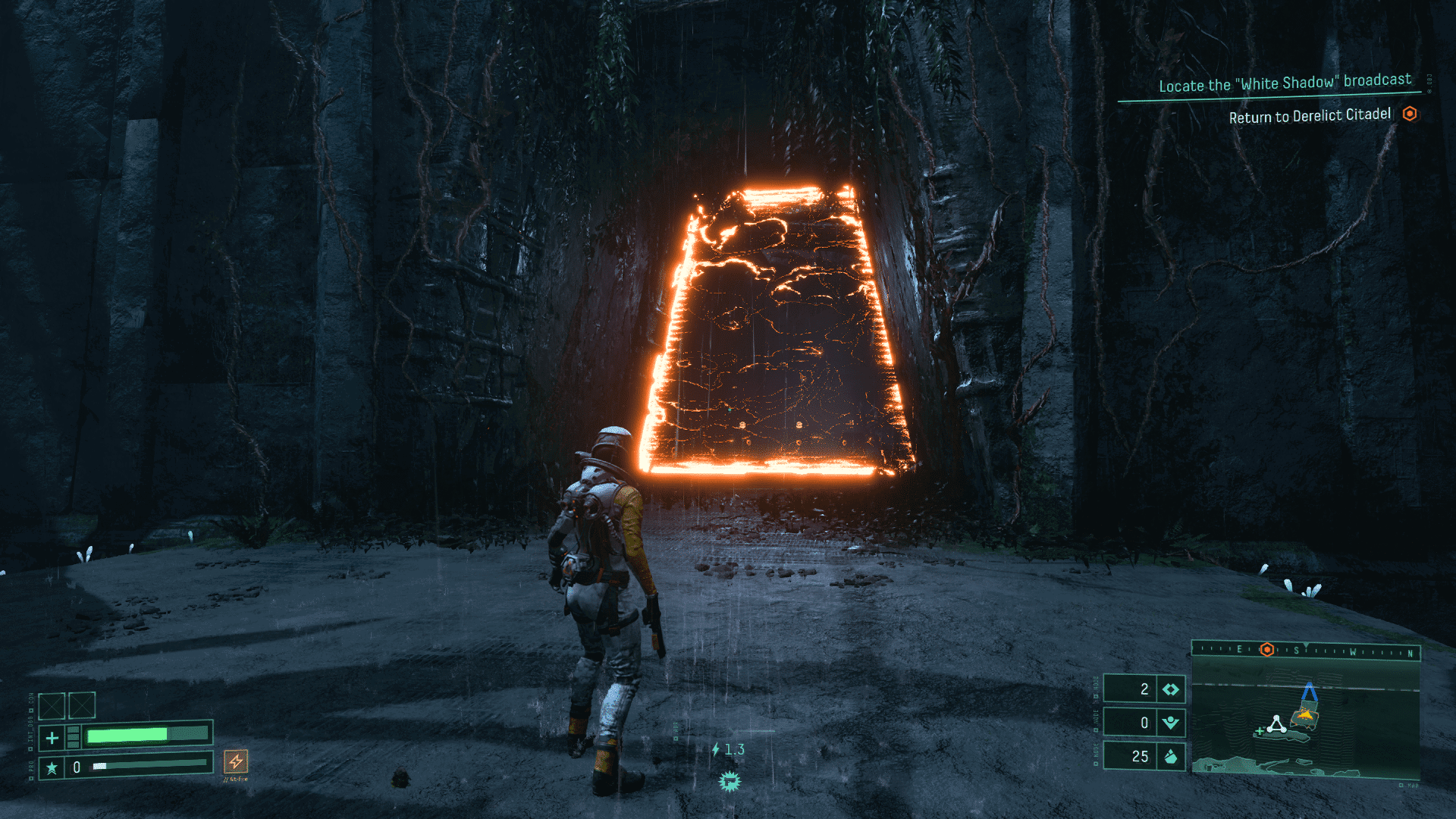
Task: Click the Resin icon beside 25
Action: [1171, 756]
